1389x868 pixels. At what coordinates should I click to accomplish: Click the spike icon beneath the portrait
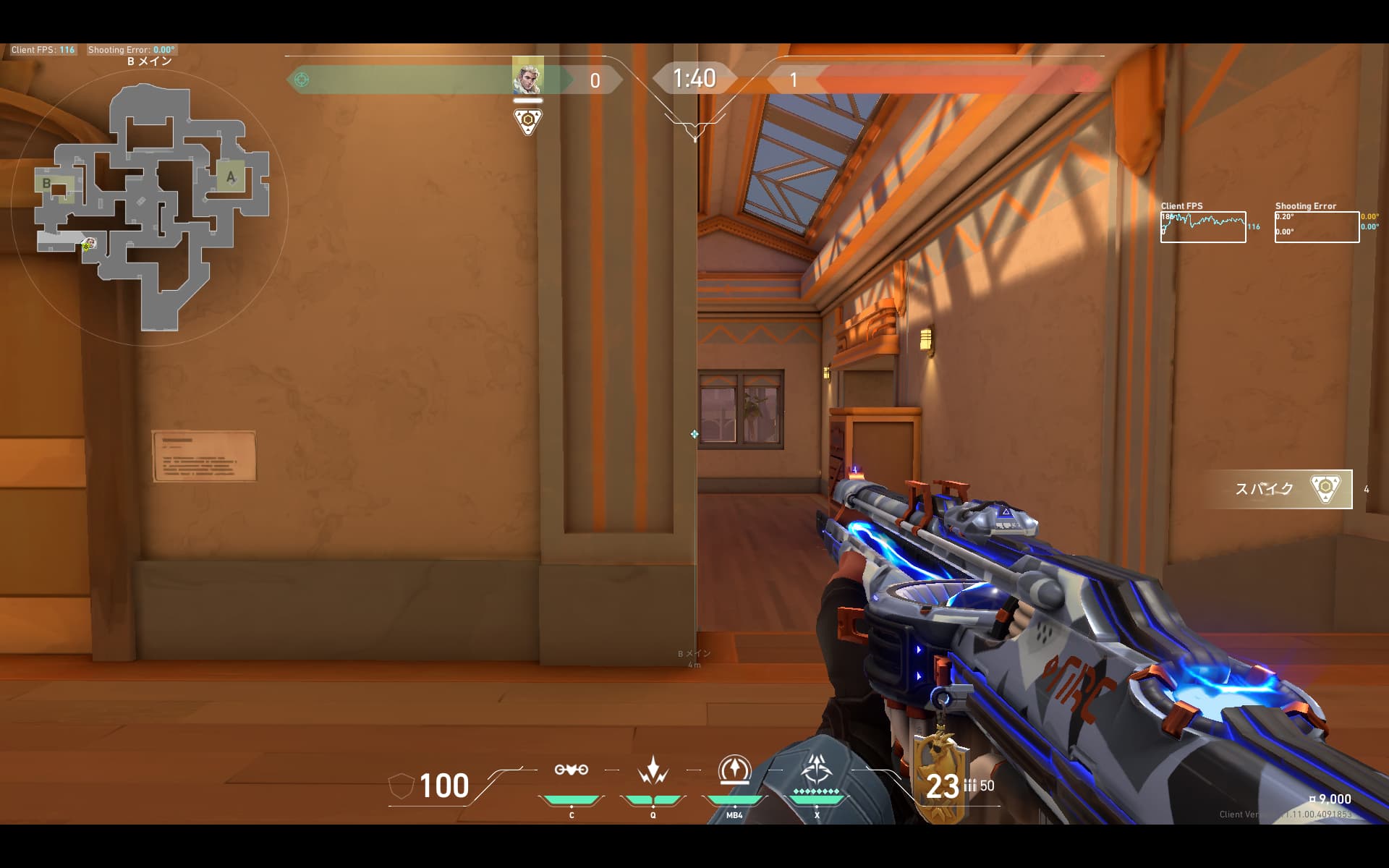tap(528, 121)
